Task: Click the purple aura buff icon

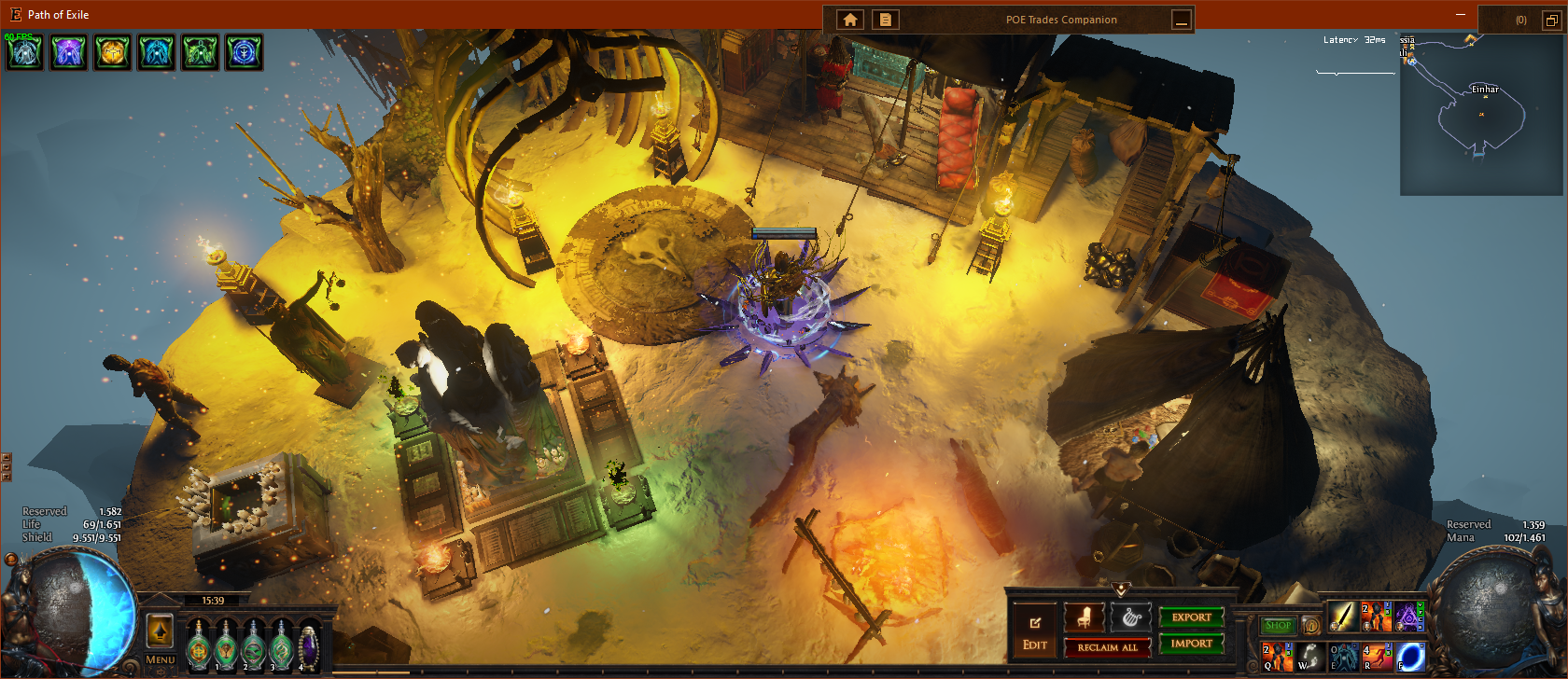Action: [68, 52]
